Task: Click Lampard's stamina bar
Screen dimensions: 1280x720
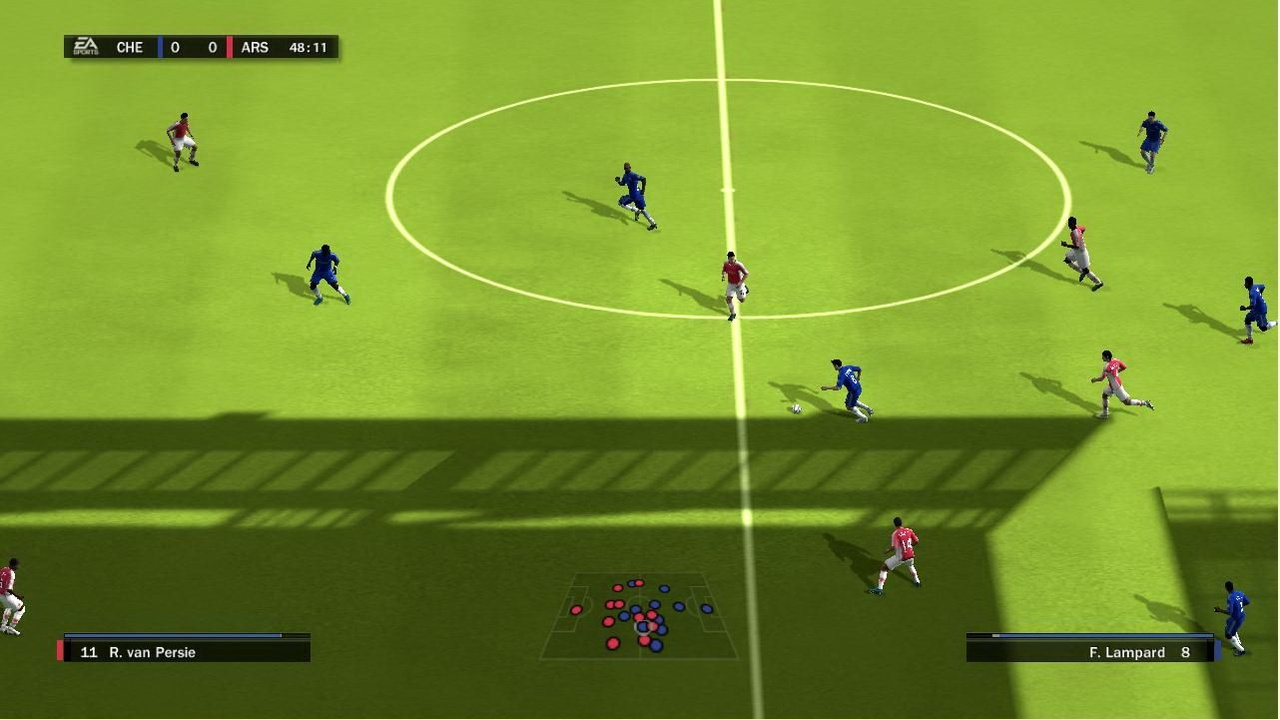Action: coord(1090,634)
